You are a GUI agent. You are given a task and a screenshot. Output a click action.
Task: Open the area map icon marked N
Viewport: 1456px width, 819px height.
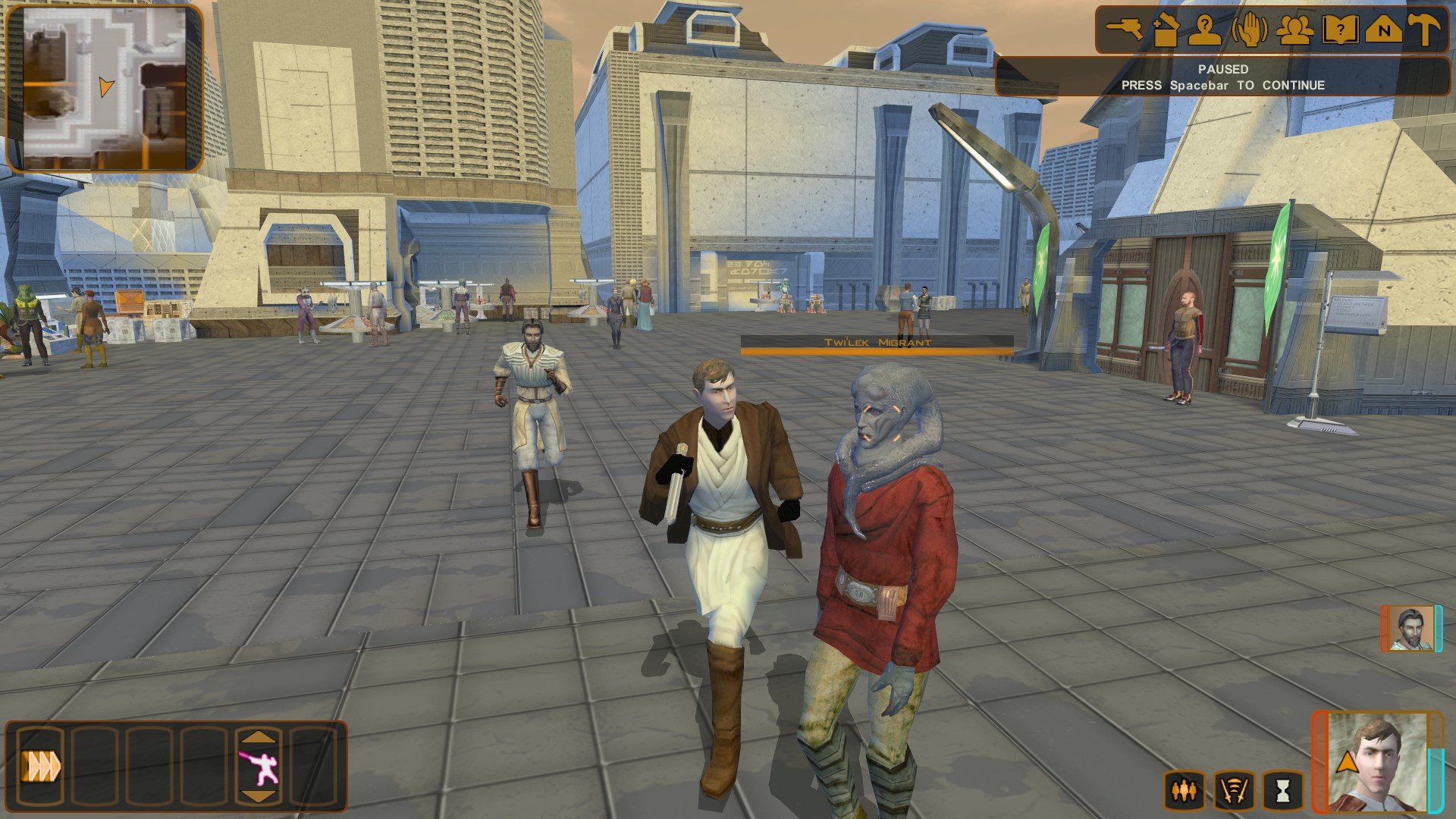pos(1383,30)
